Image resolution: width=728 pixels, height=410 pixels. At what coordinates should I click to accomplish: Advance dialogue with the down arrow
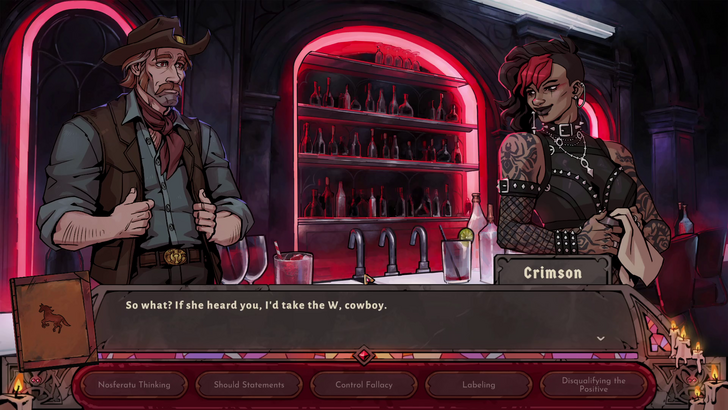[600, 338]
